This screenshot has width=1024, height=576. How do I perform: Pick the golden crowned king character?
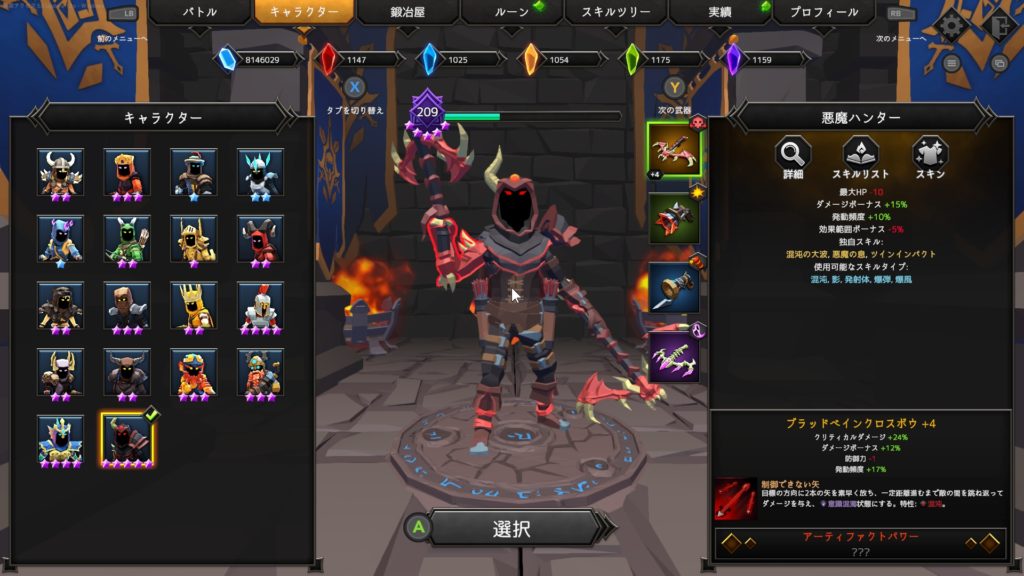click(193, 305)
